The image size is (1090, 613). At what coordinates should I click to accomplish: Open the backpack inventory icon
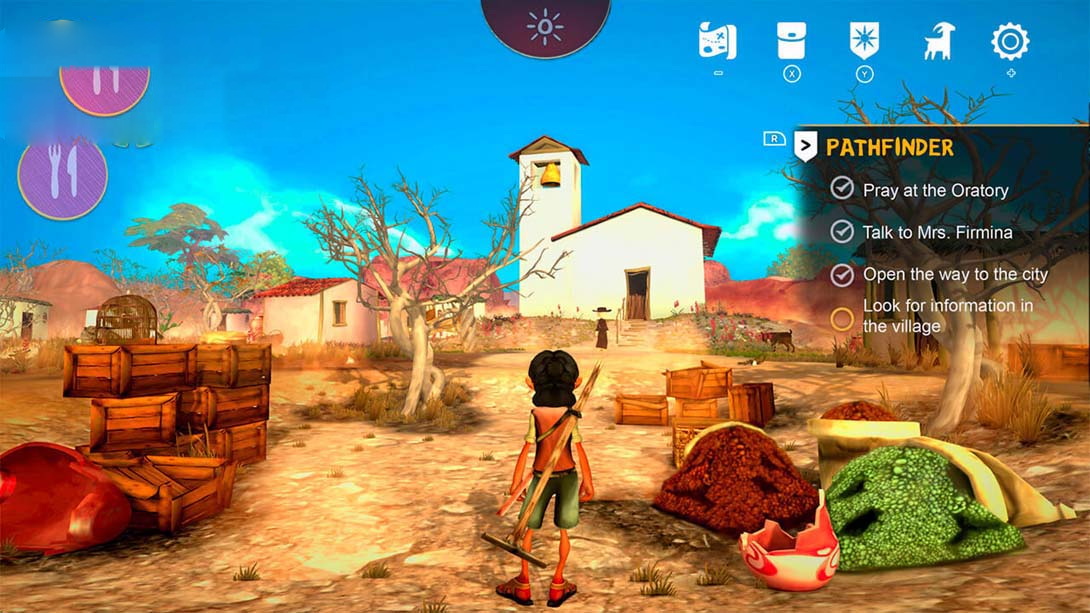click(791, 41)
